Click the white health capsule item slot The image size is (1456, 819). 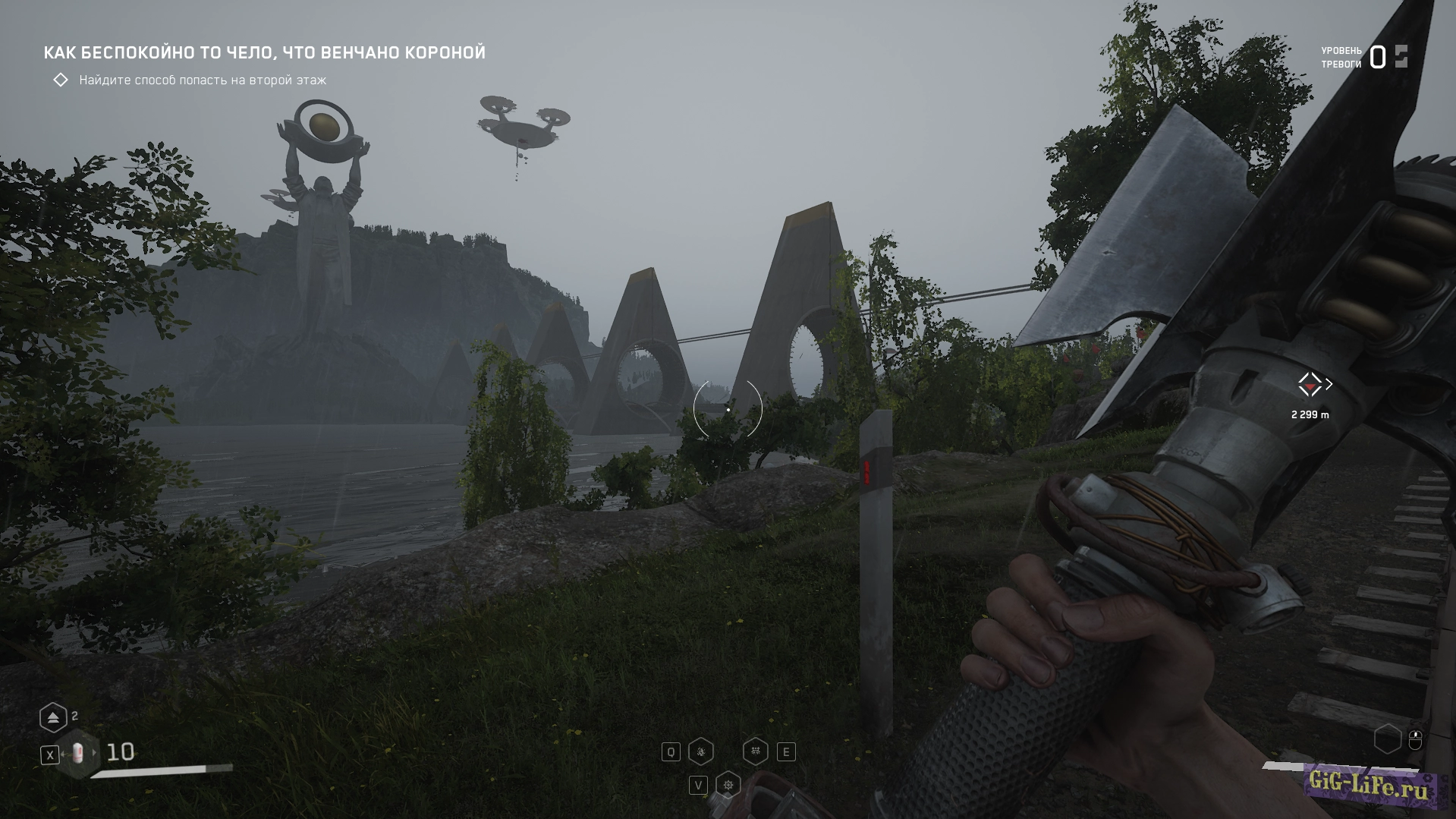click(x=77, y=754)
